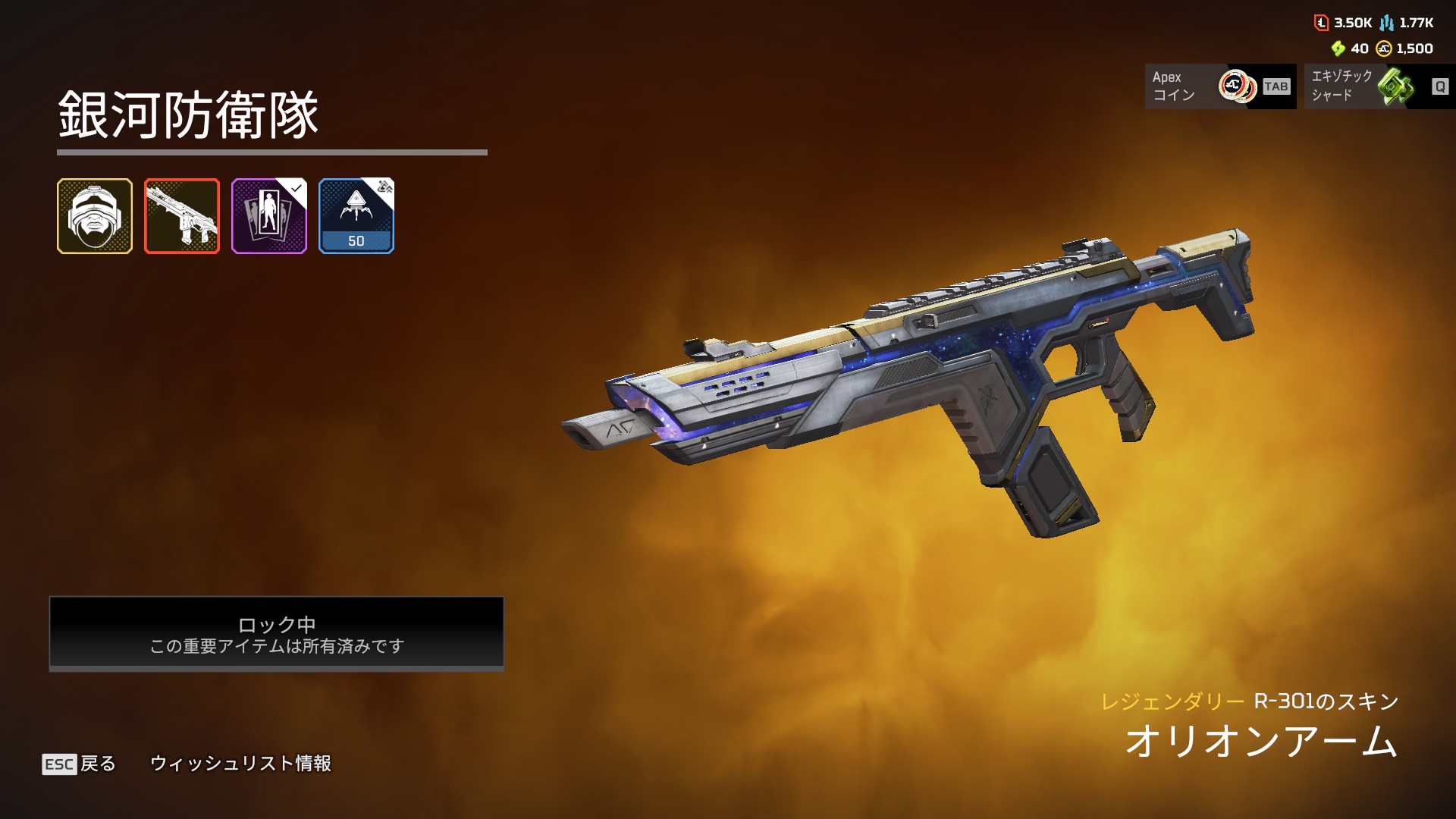Screen dimensions: 1456x819
Task: Choose the purple banner pose item
Action: tap(269, 216)
